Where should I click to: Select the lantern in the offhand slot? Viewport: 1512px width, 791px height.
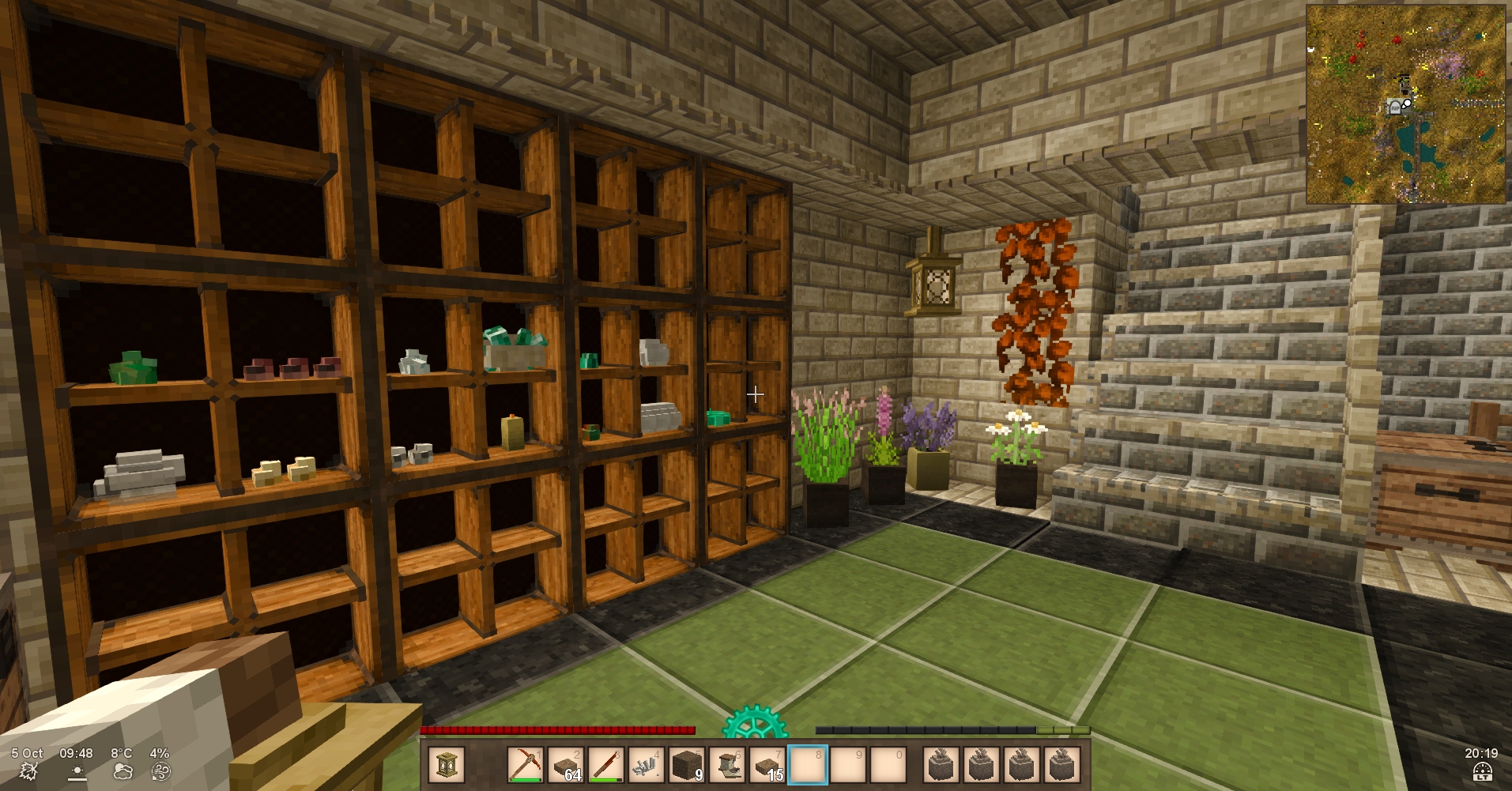tap(446, 765)
